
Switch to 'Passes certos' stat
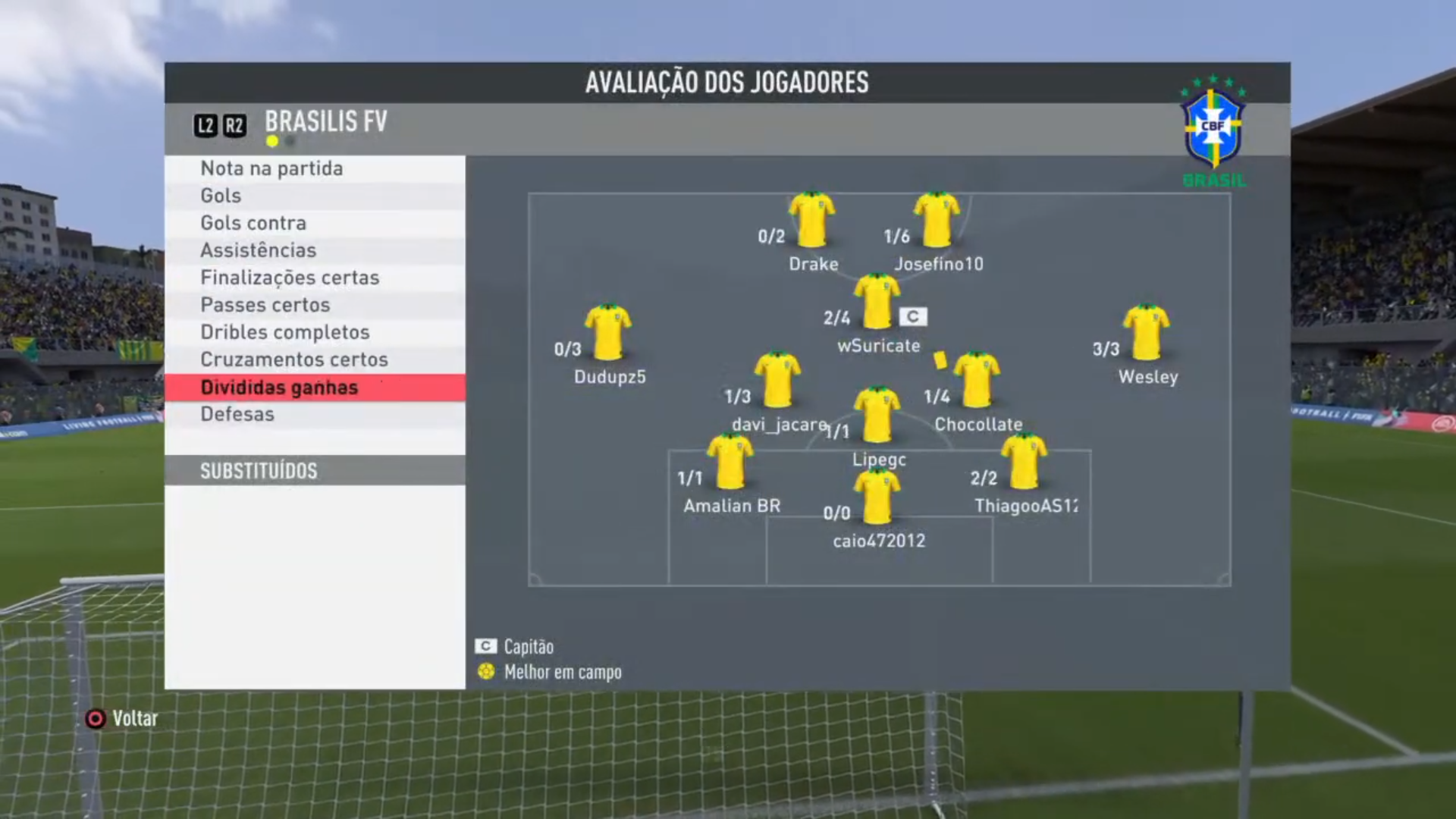(x=314, y=305)
